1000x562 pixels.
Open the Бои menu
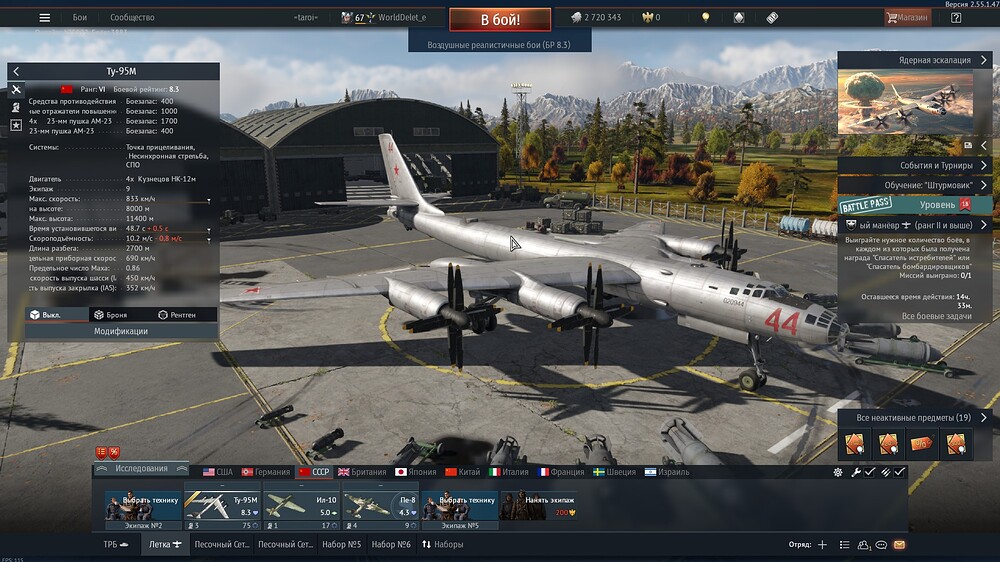(x=80, y=17)
